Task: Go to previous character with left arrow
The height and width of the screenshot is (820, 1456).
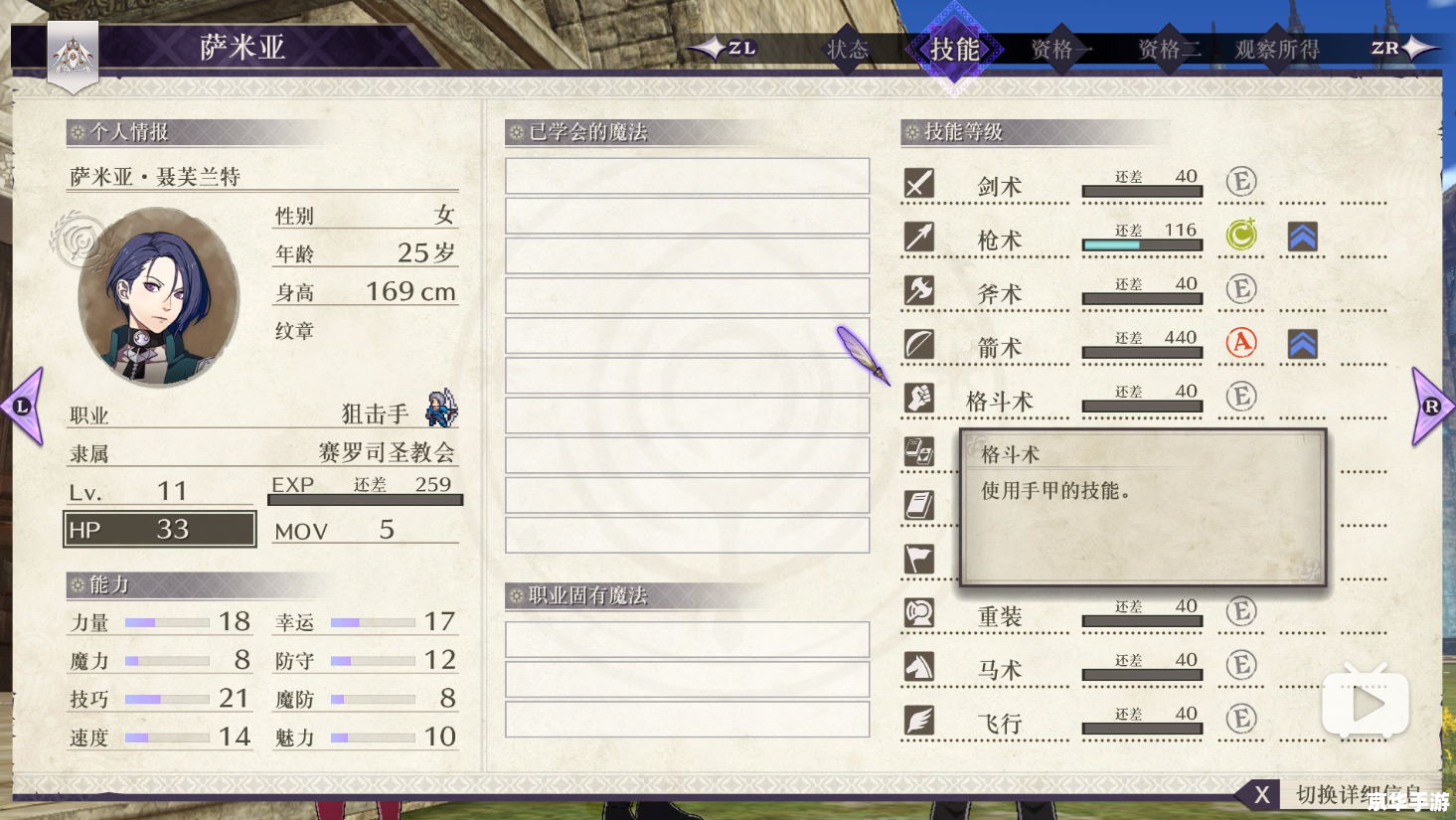Action: click(24, 406)
